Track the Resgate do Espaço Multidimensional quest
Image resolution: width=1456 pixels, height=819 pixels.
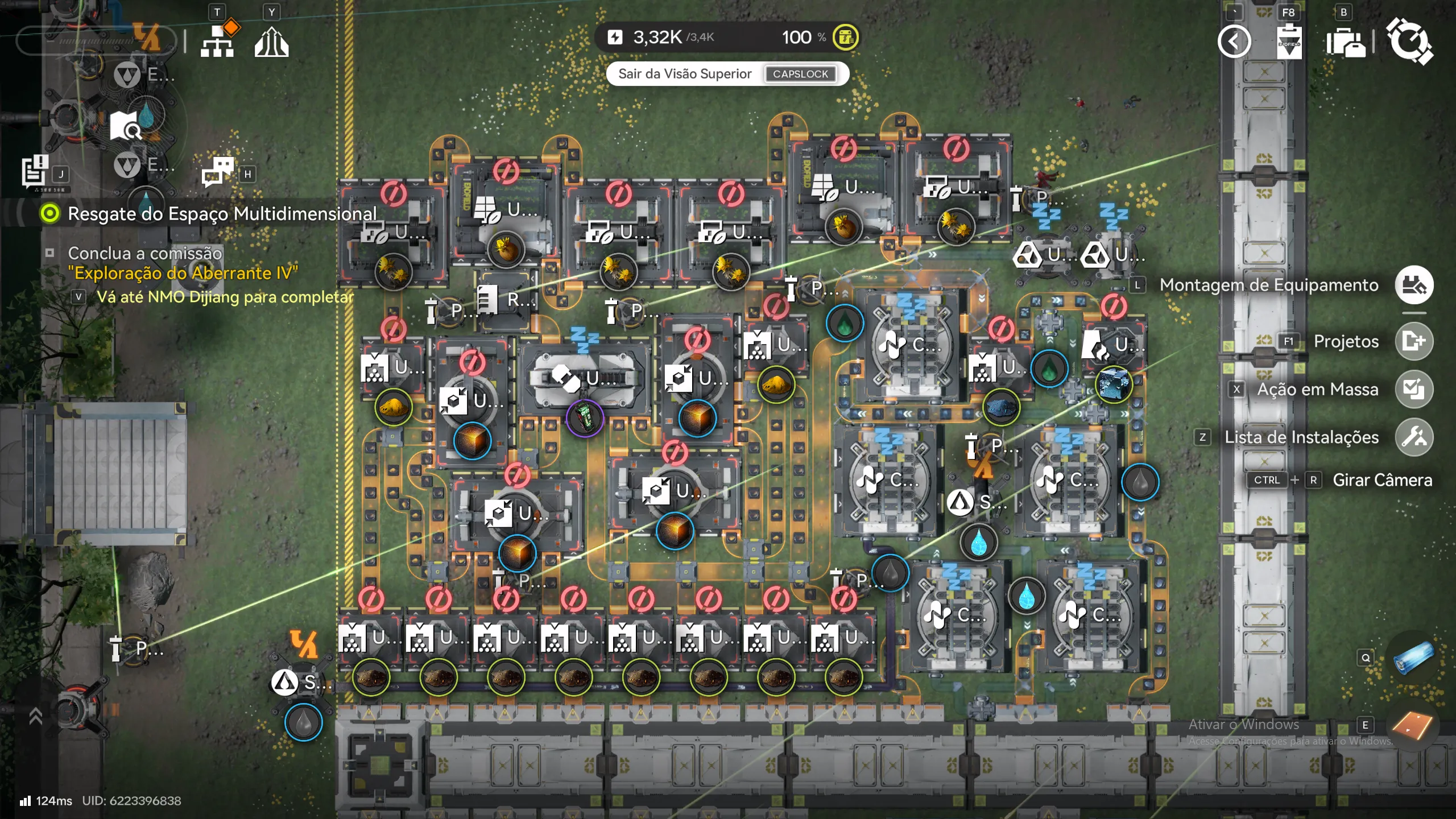click(50, 214)
